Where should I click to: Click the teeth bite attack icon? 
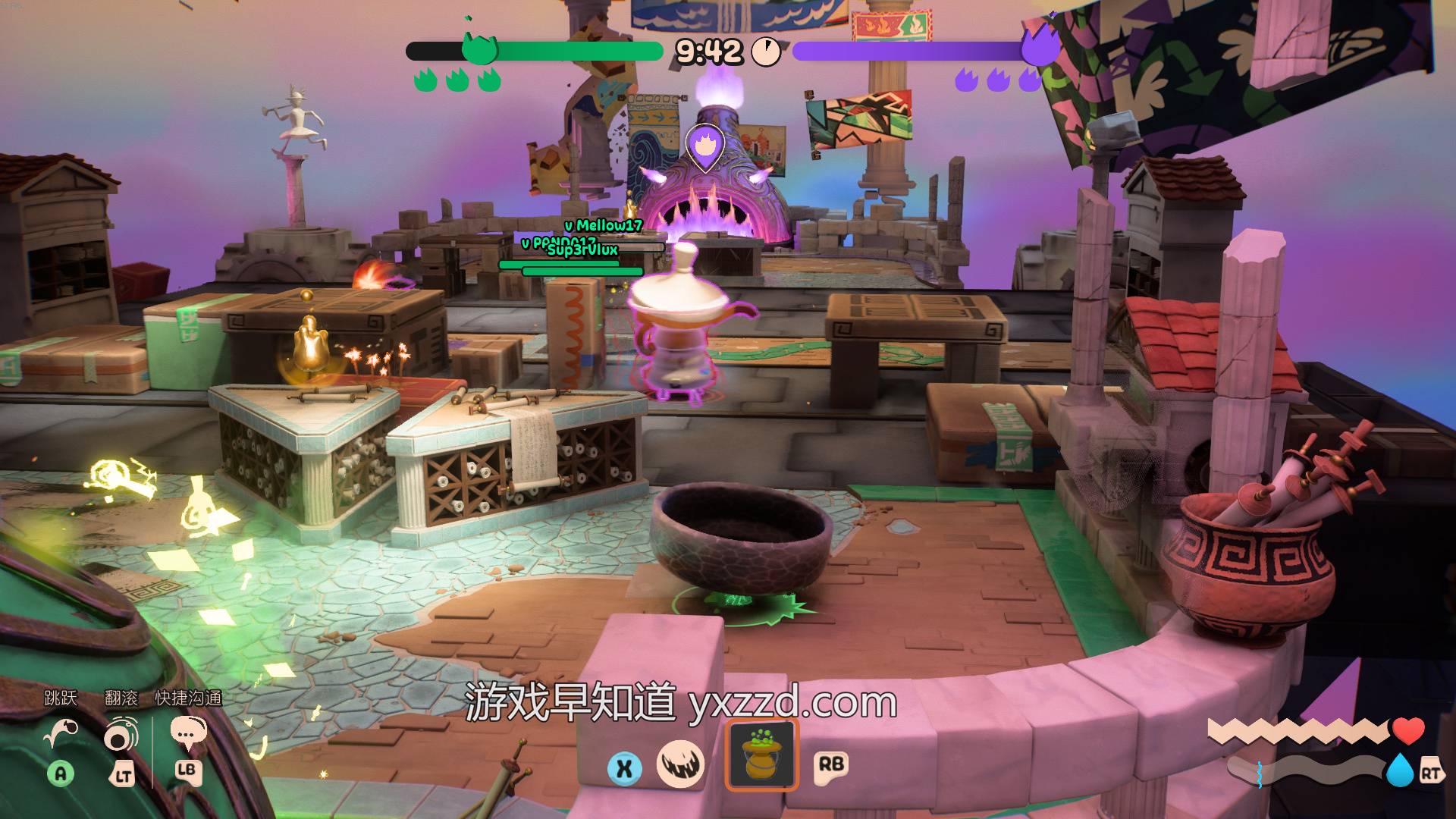[680, 764]
